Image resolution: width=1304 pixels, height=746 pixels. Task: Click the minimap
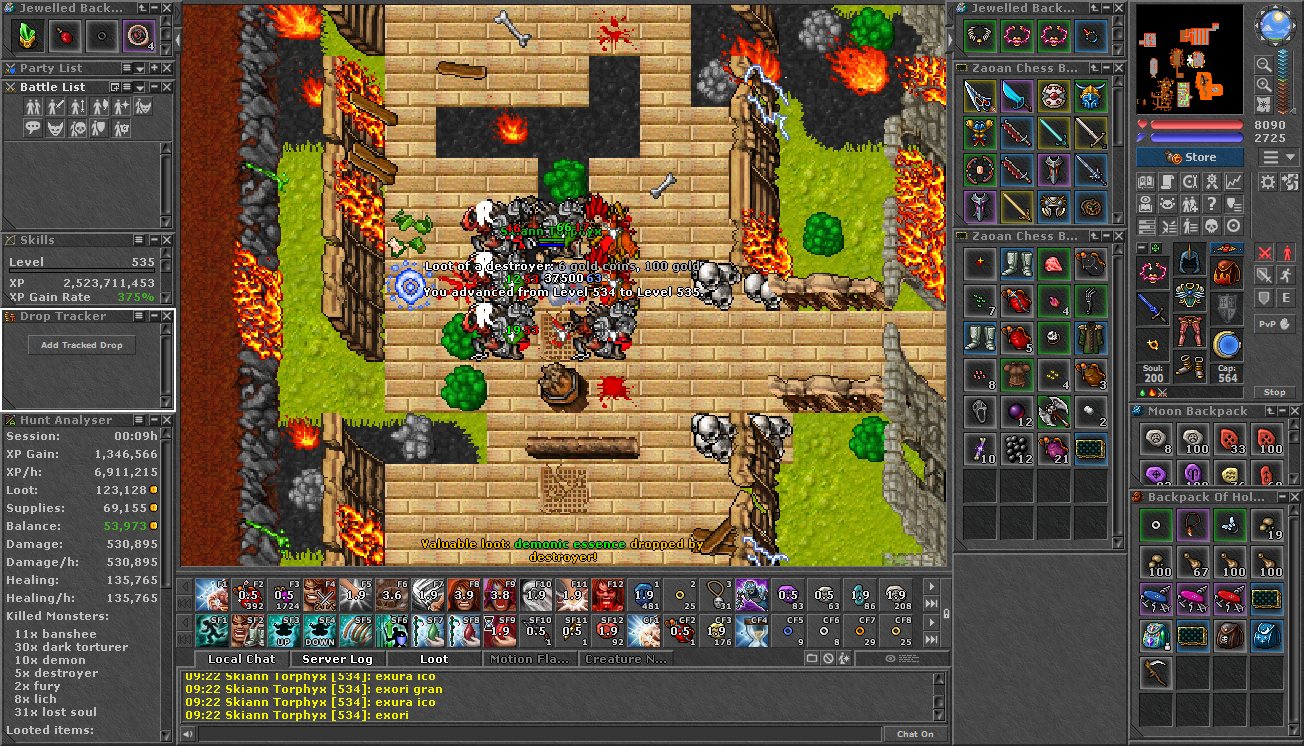coord(1189,60)
